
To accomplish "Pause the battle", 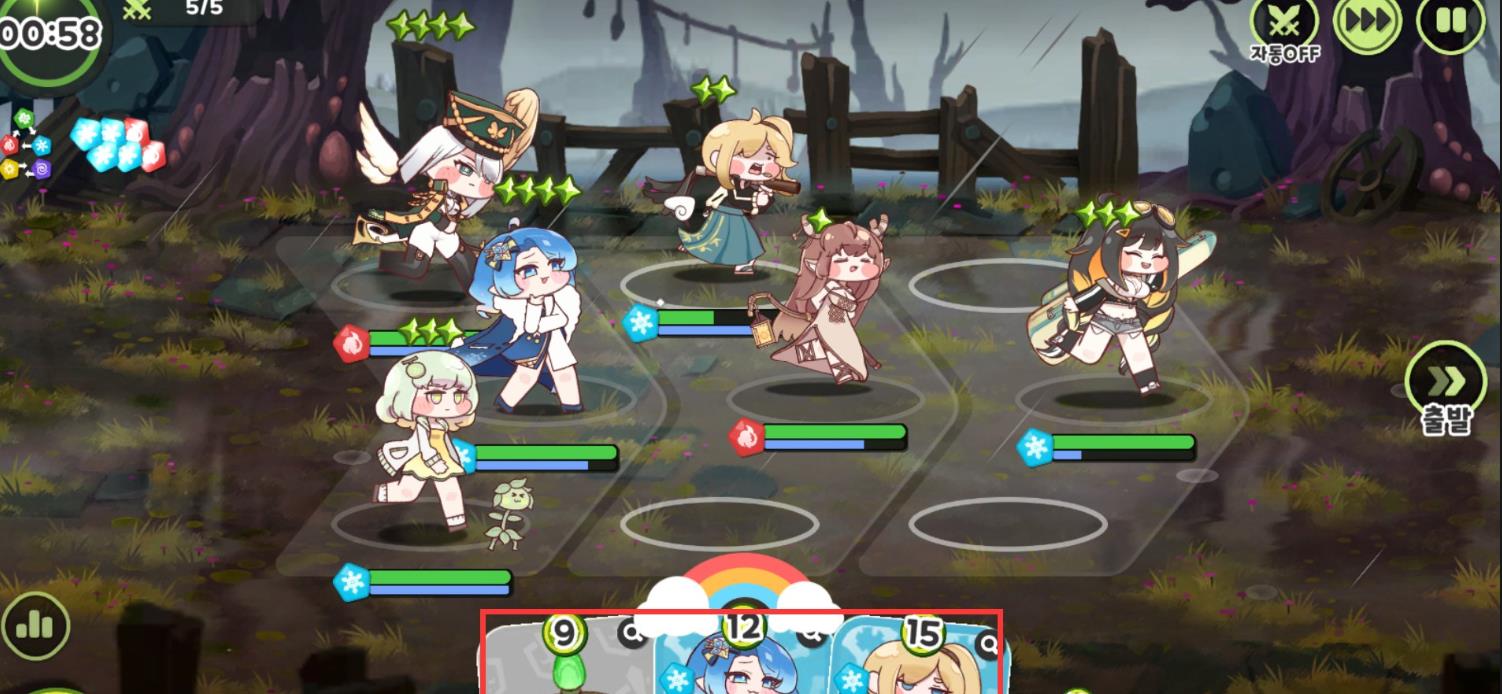I will (x=1450, y=22).
